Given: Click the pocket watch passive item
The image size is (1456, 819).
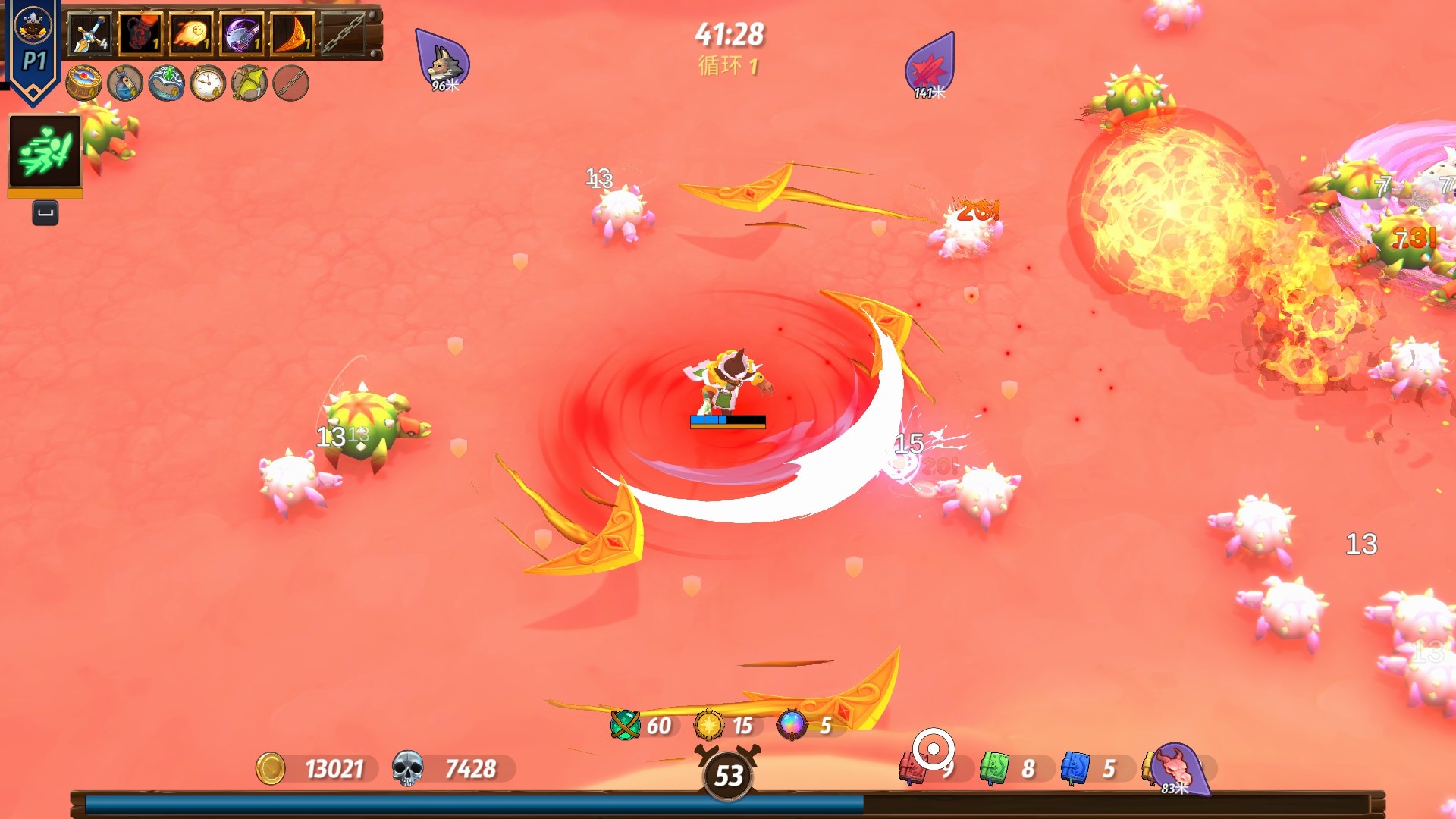Looking at the screenshot, I should coord(208,83).
